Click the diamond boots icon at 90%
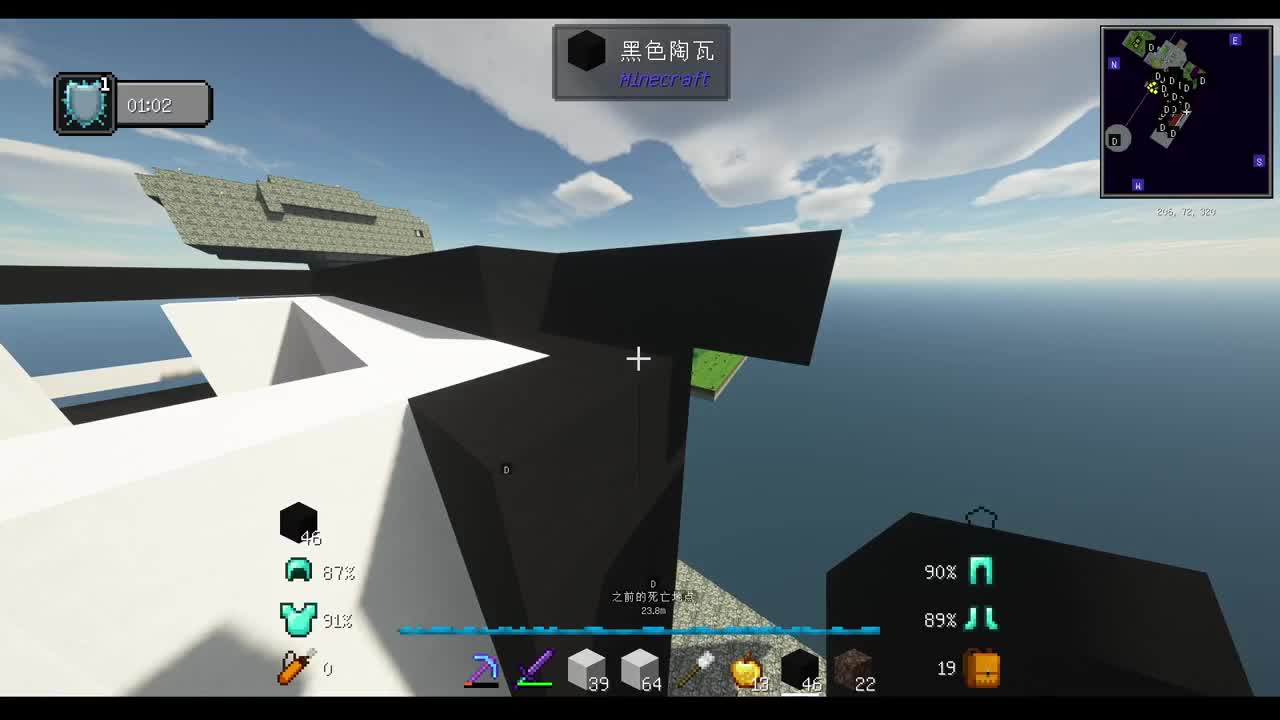1280x720 pixels. coord(981,571)
